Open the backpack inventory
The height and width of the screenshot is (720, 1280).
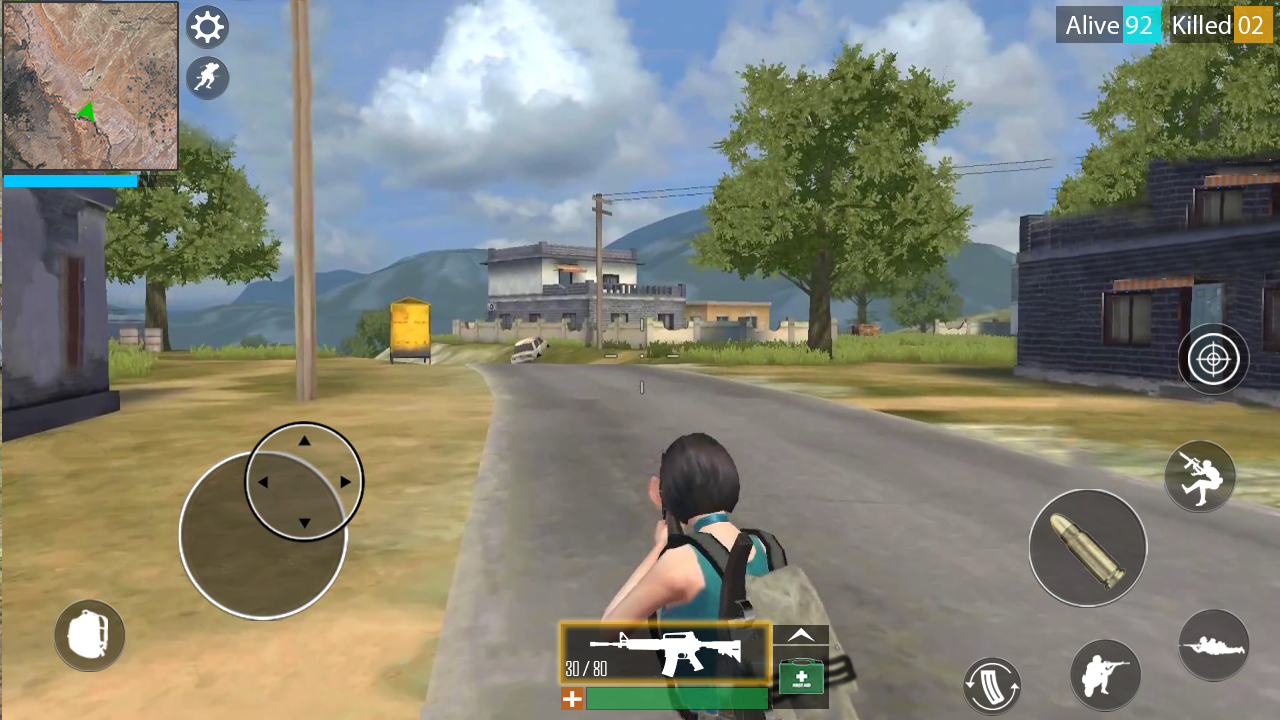(89, 635)
